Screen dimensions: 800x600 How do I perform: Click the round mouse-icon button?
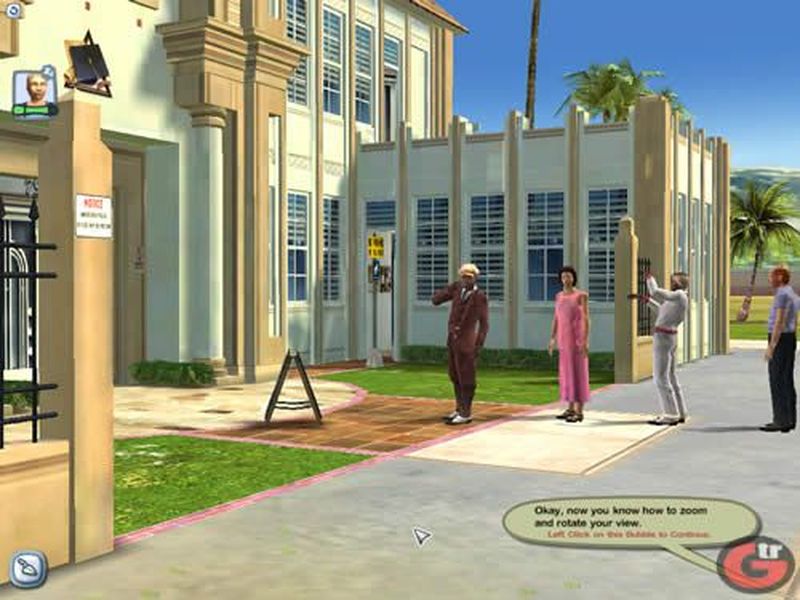point(28,568)
